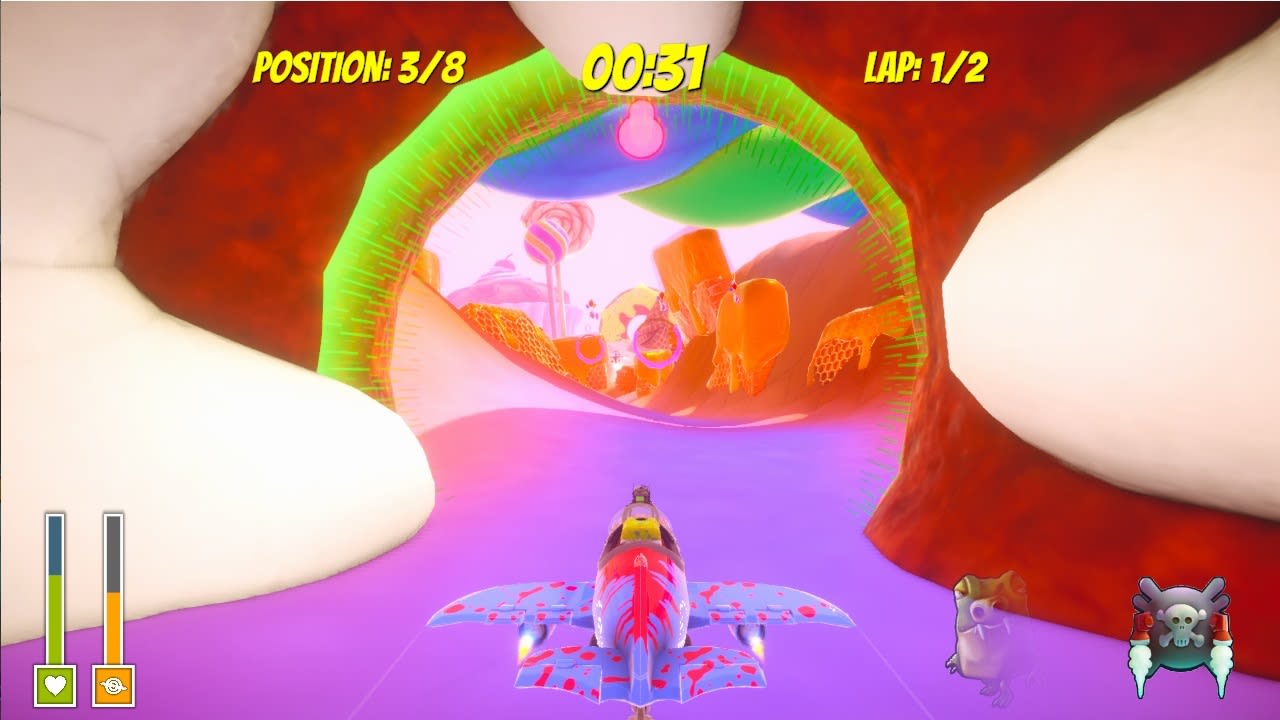Select the LAP 1/2 counter
Viewport: 1280px width, 720px height.
(924, 66)
